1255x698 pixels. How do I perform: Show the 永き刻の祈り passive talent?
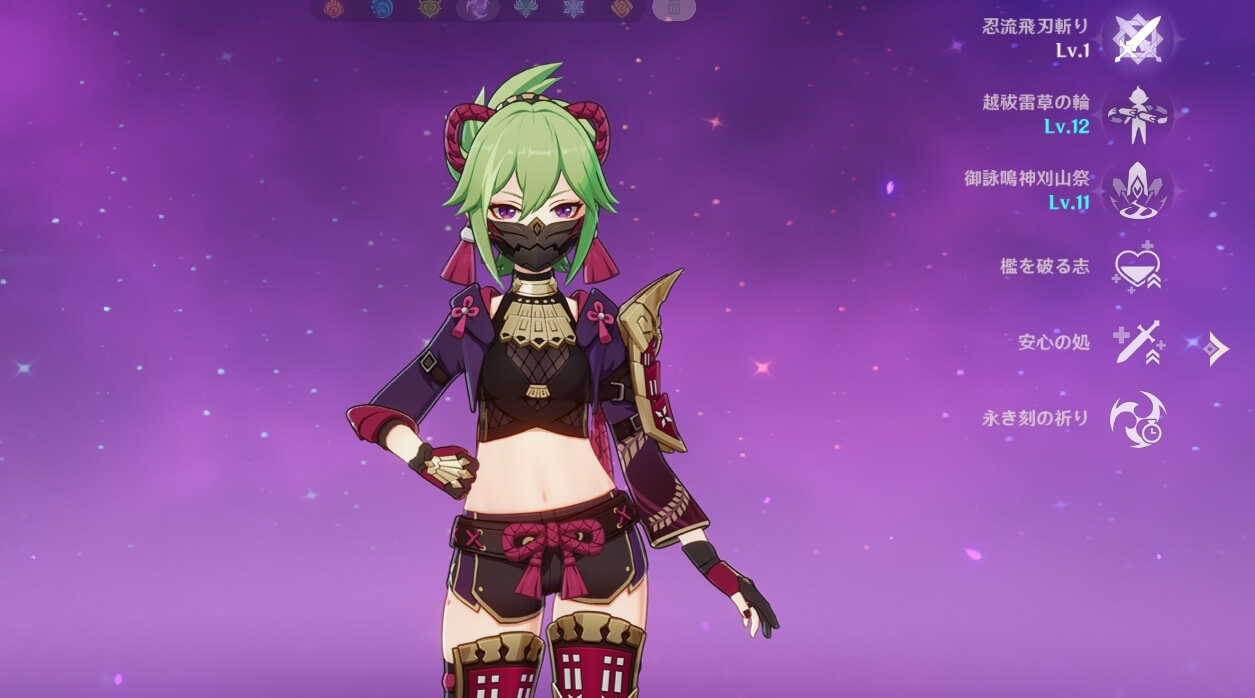click(1138, 419)
